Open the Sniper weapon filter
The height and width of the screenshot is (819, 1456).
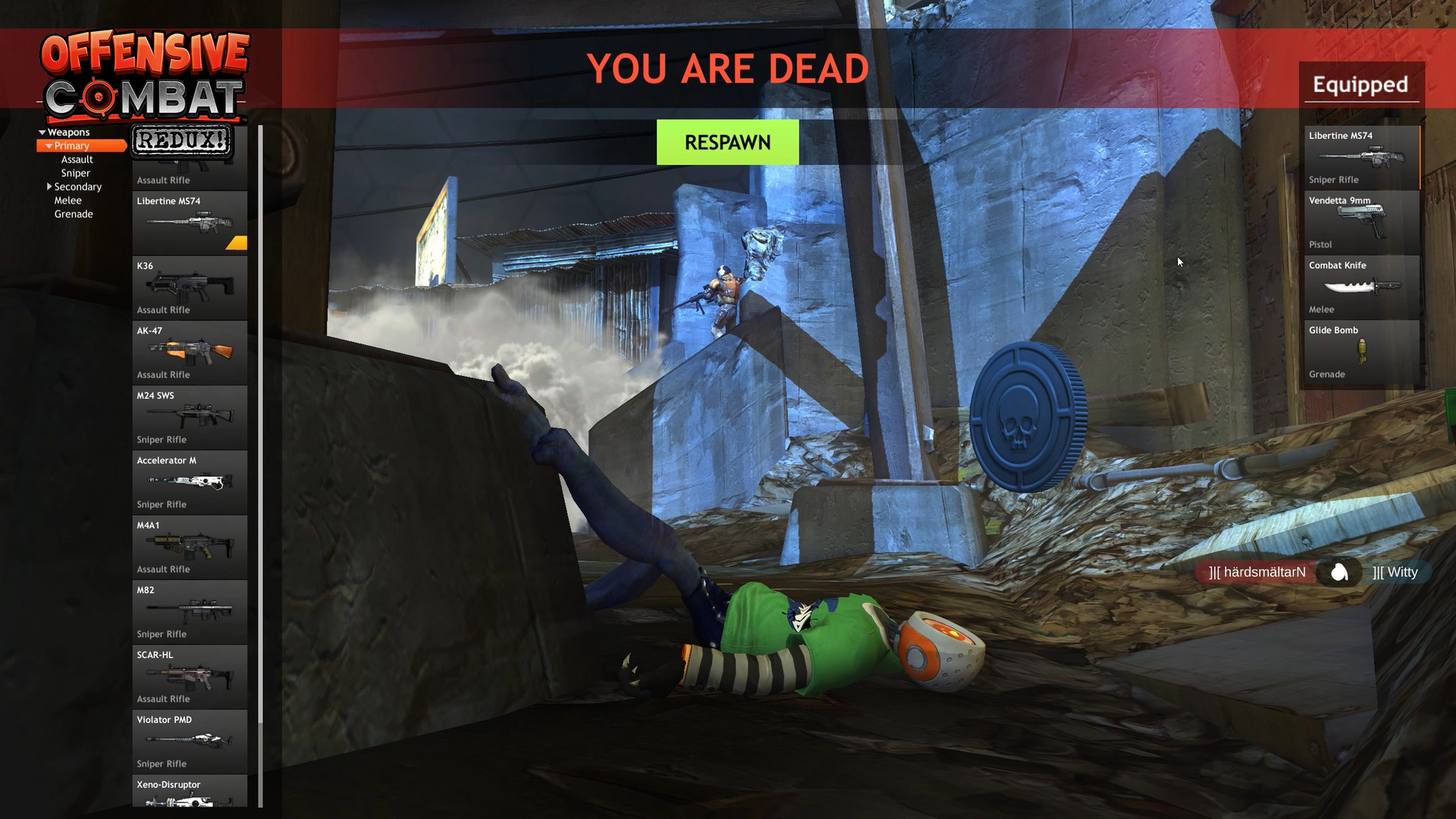click(74, 173)
